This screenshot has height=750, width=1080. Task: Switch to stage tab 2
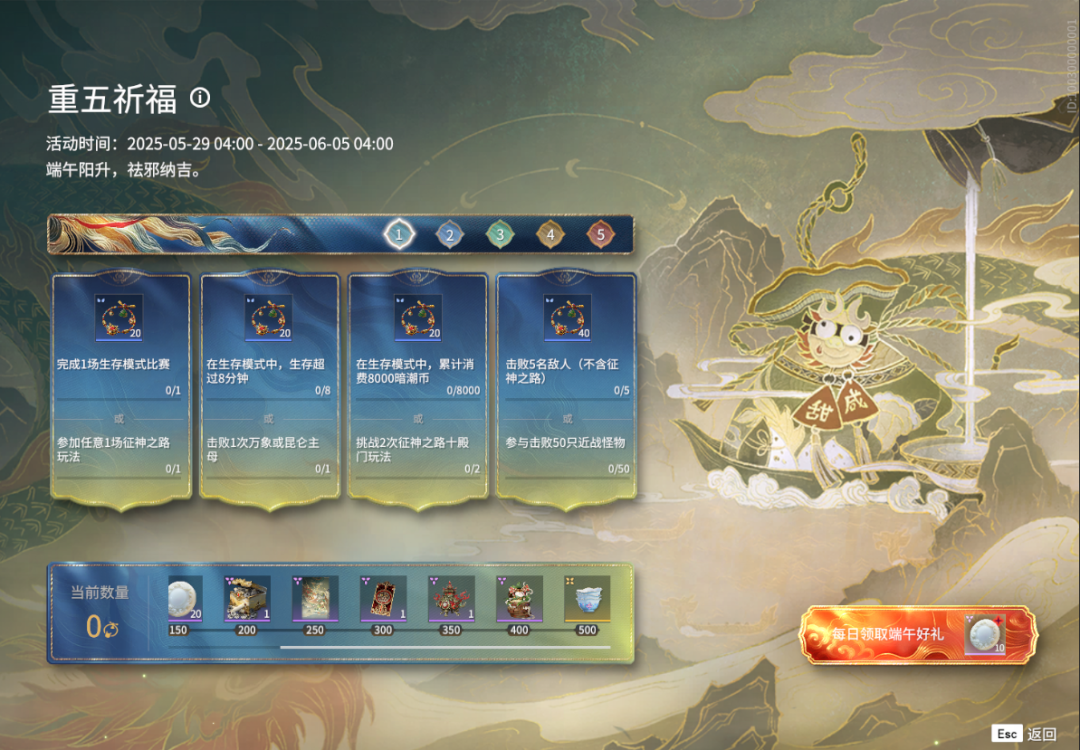[449, 235]
